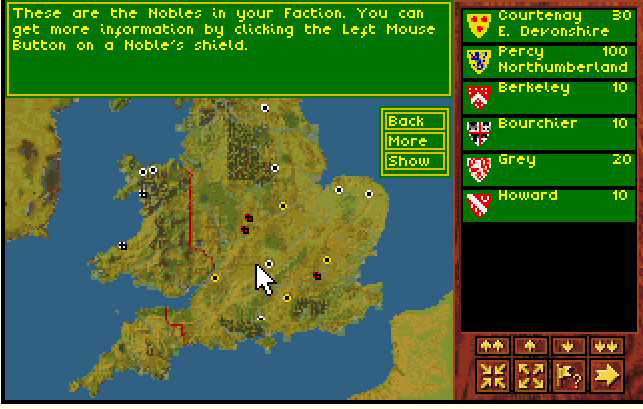Screen dimensions: 643x409
Task: Choose the Grey noble shield
Action: point(478,168)
